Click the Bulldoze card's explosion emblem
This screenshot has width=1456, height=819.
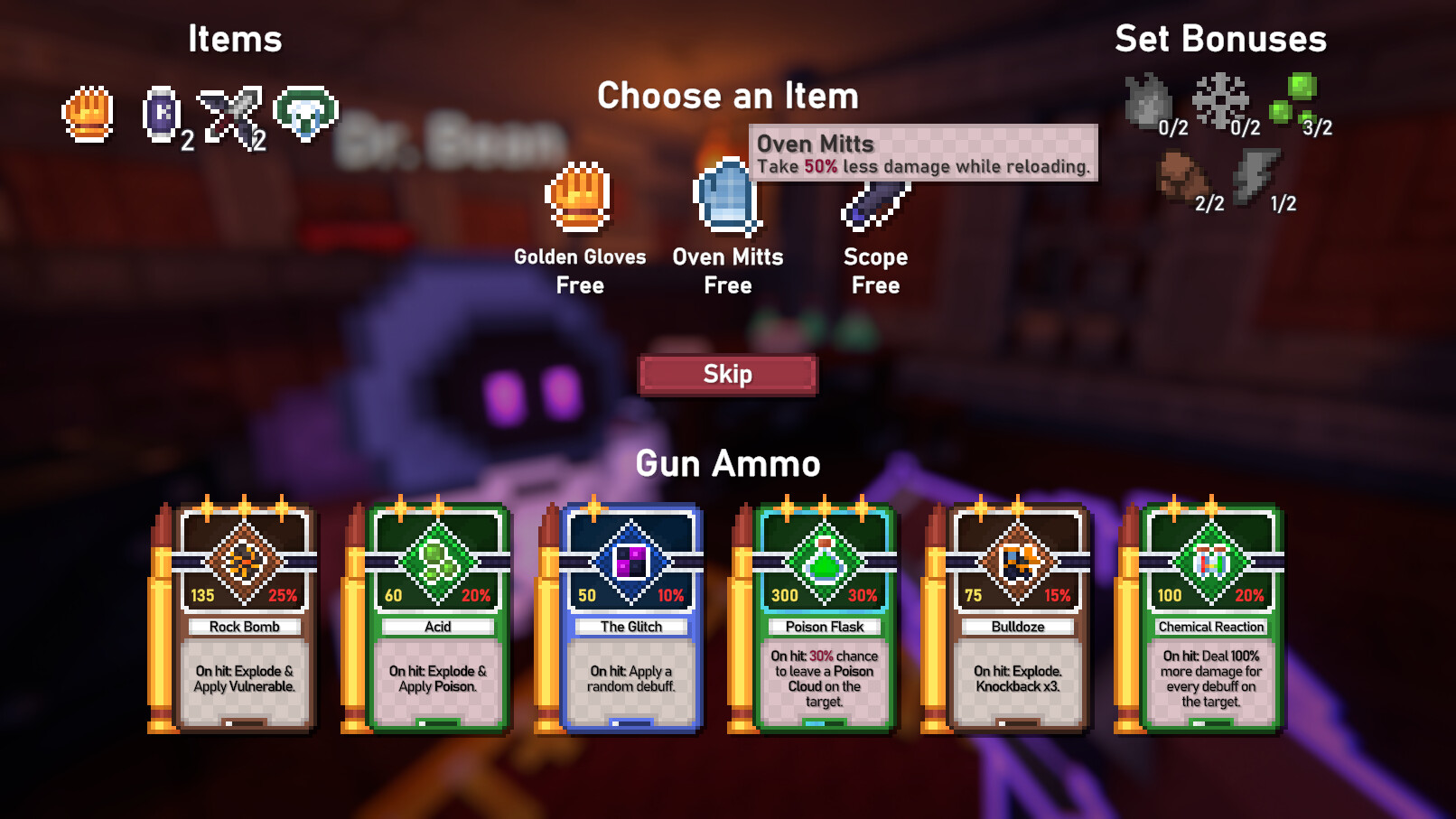[x=1018, y=560]
